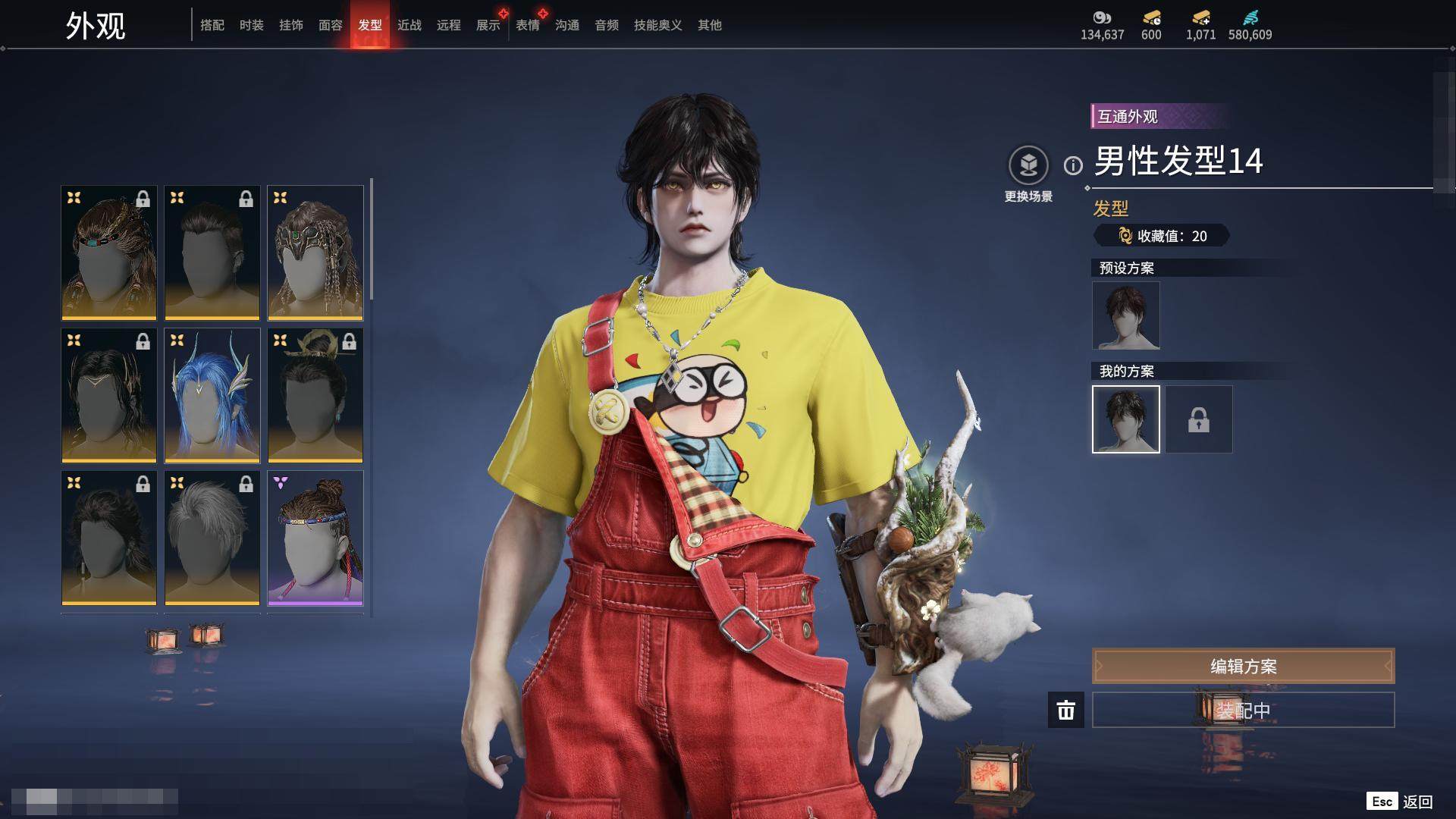This screenshot has width=1456, height=819.
Task: Open the 时装 tab
Action: [x=251, y=25]
